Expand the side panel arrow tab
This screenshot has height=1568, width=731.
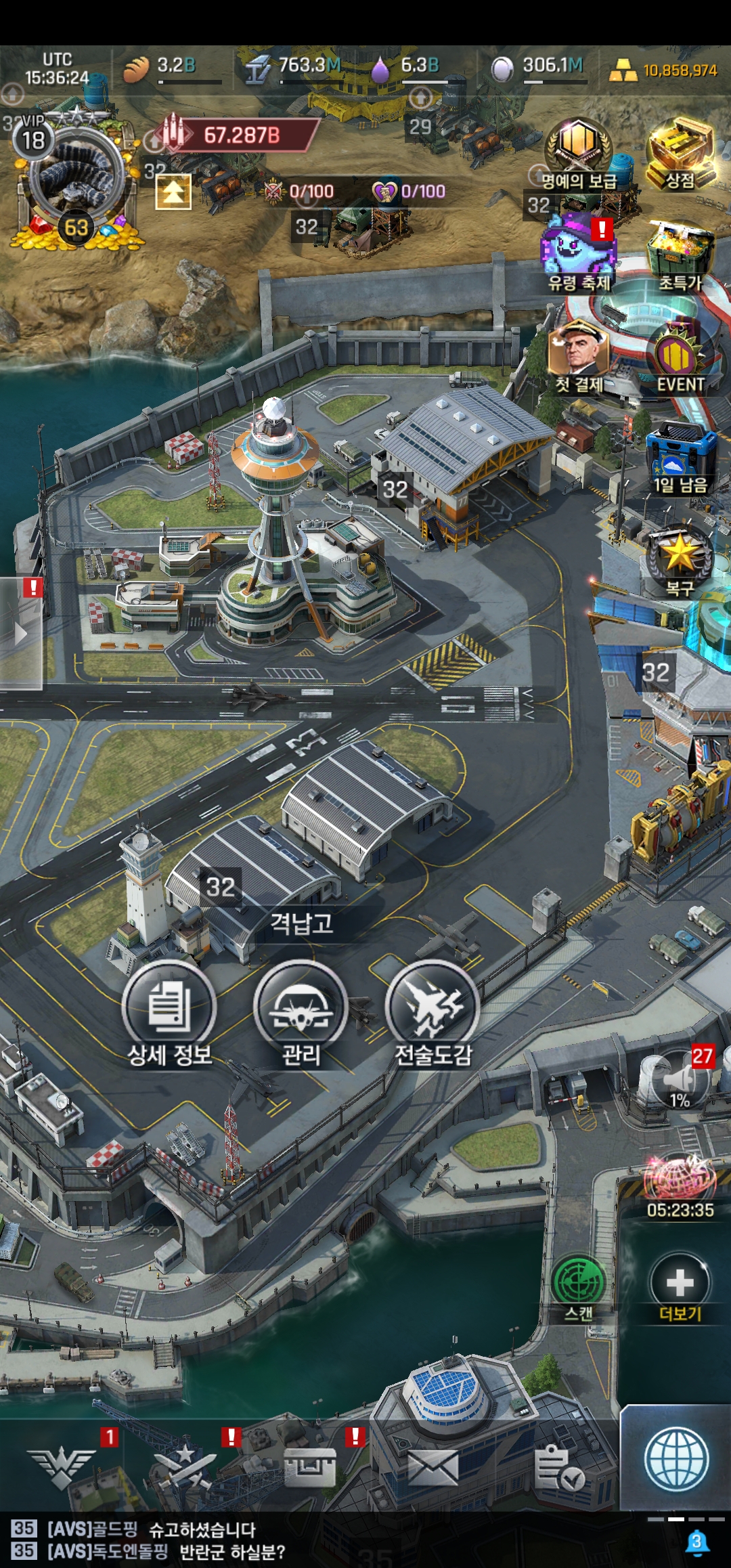tap(21, 634)
